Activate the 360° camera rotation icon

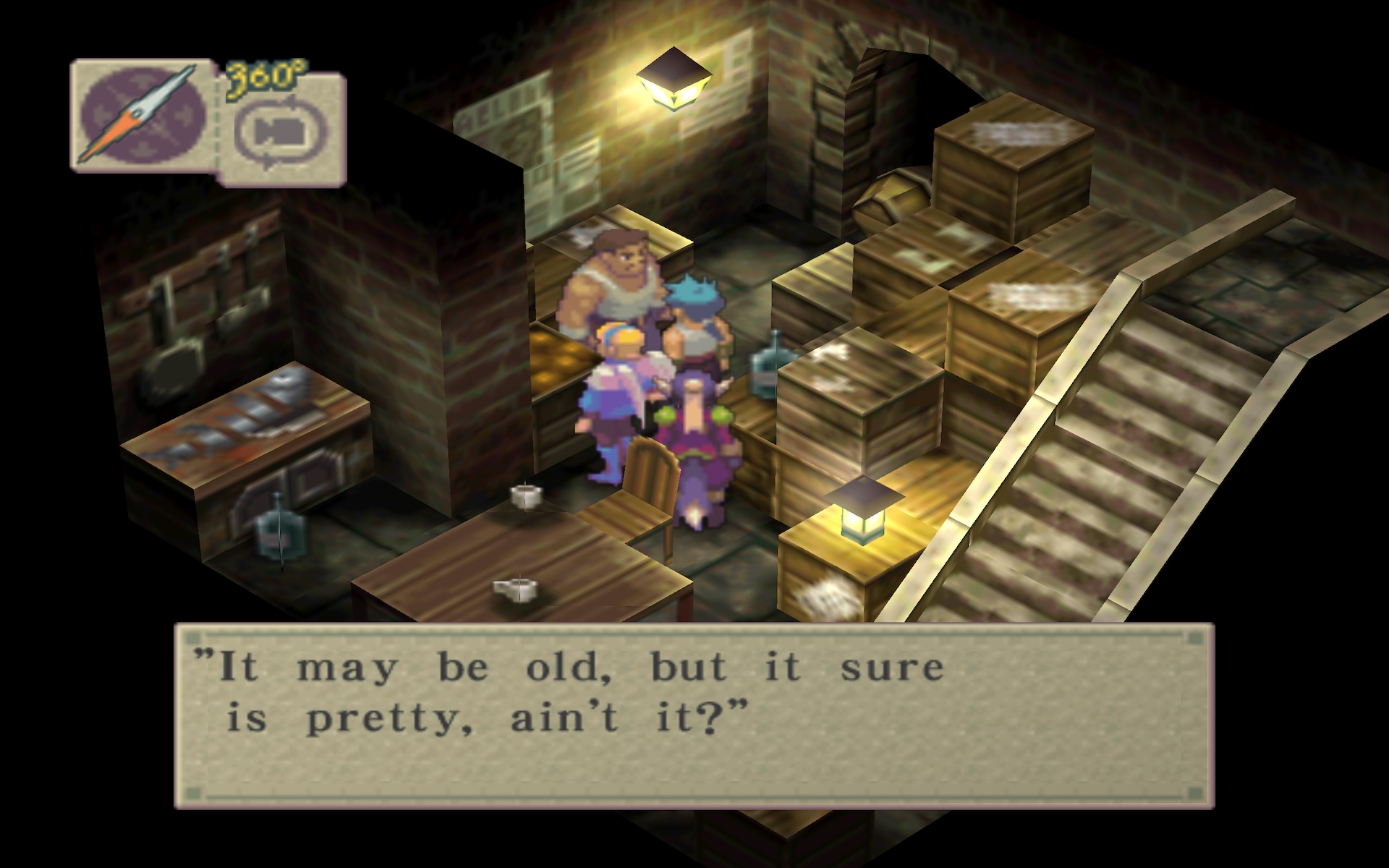[282, 131]
